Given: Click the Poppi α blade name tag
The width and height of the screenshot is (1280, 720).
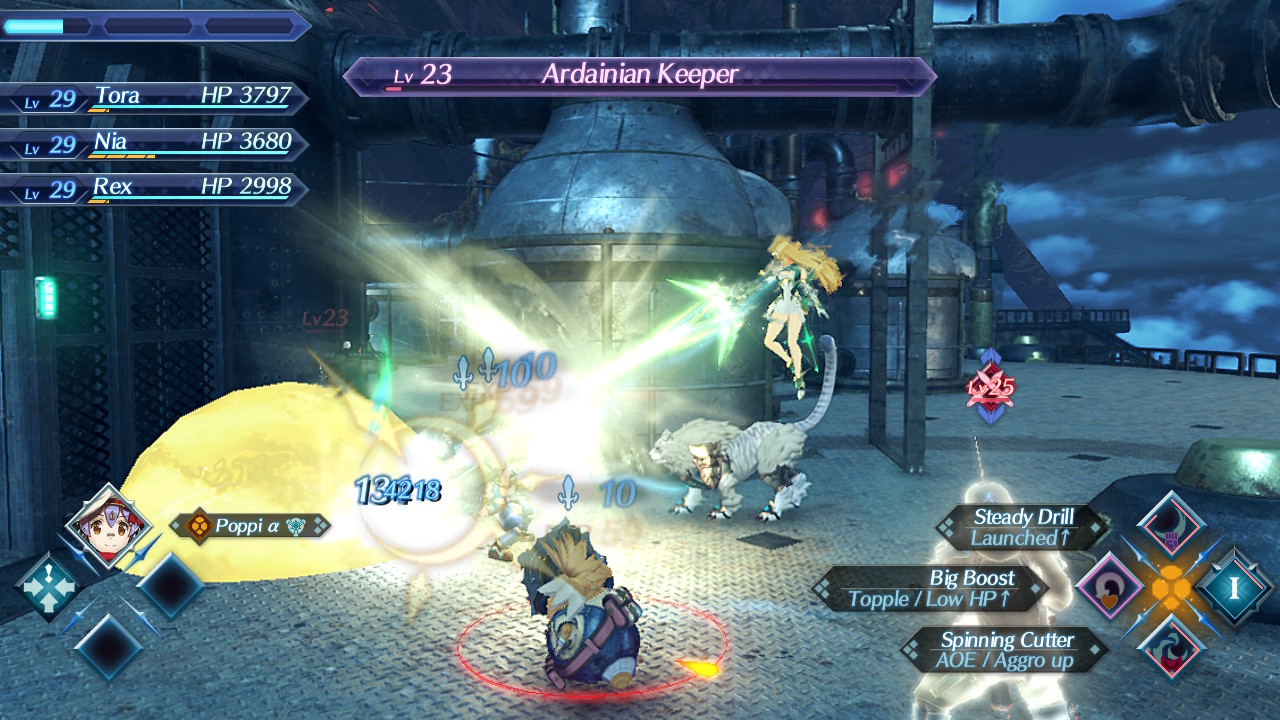Looking at the screenshot, I should point(249,525).
